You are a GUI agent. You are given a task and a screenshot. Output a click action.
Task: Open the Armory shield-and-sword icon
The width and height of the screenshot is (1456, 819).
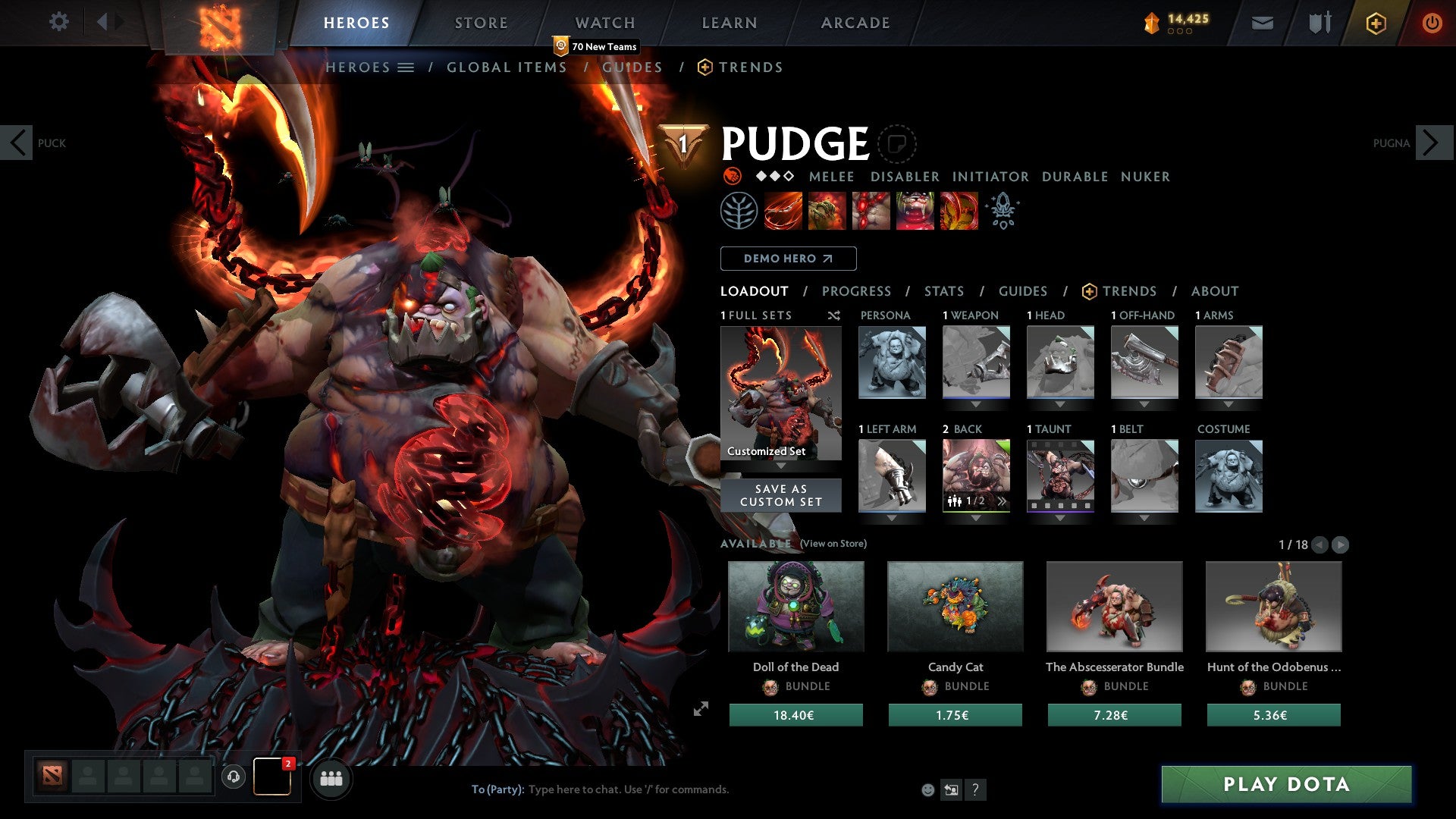coord(1319,23)
